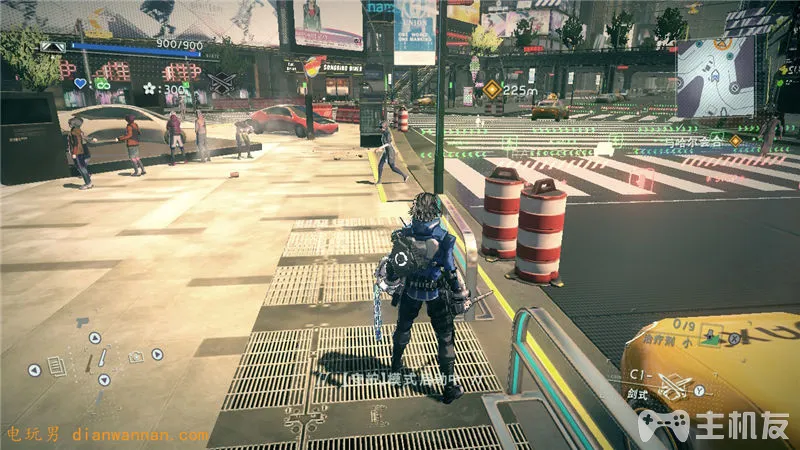The height and width of the screenshot is (450, 800).
Task: Activate the camera shortcut icon
Action: 135,355
